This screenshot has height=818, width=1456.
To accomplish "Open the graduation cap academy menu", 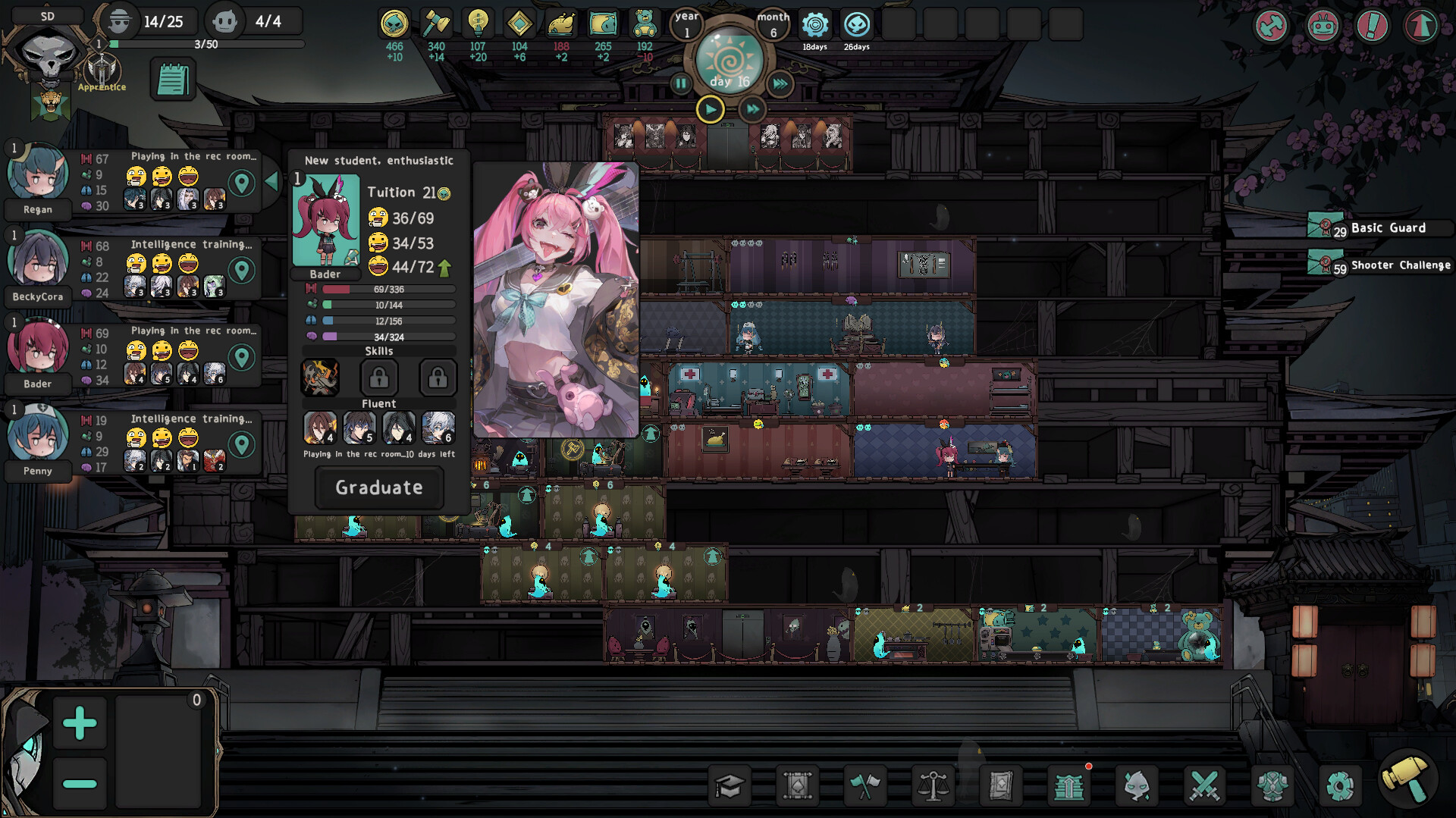I will tap(730, 786).
